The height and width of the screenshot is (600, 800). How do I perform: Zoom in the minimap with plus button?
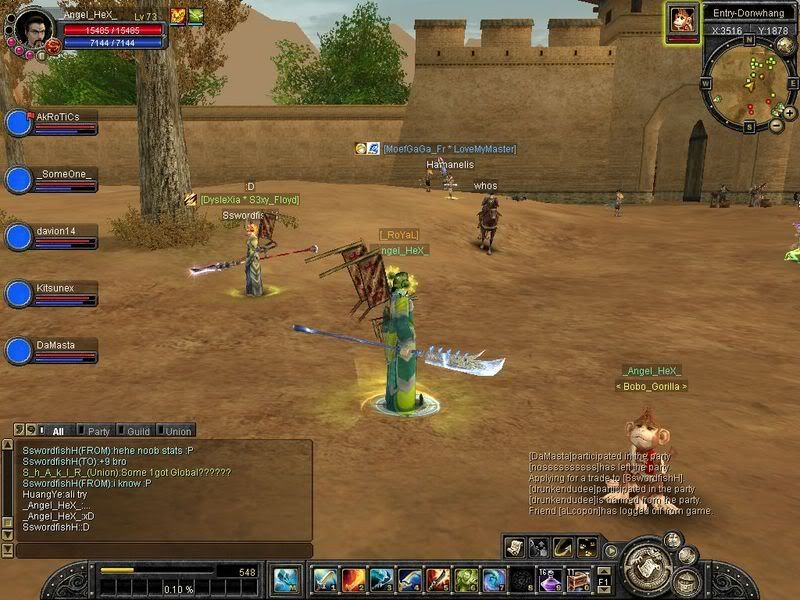[x=789, y=113]
